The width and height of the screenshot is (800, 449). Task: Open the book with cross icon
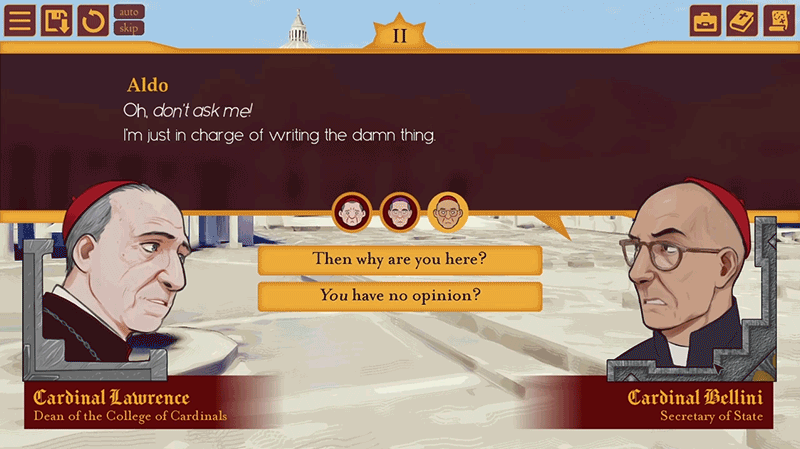click(742, 20)
